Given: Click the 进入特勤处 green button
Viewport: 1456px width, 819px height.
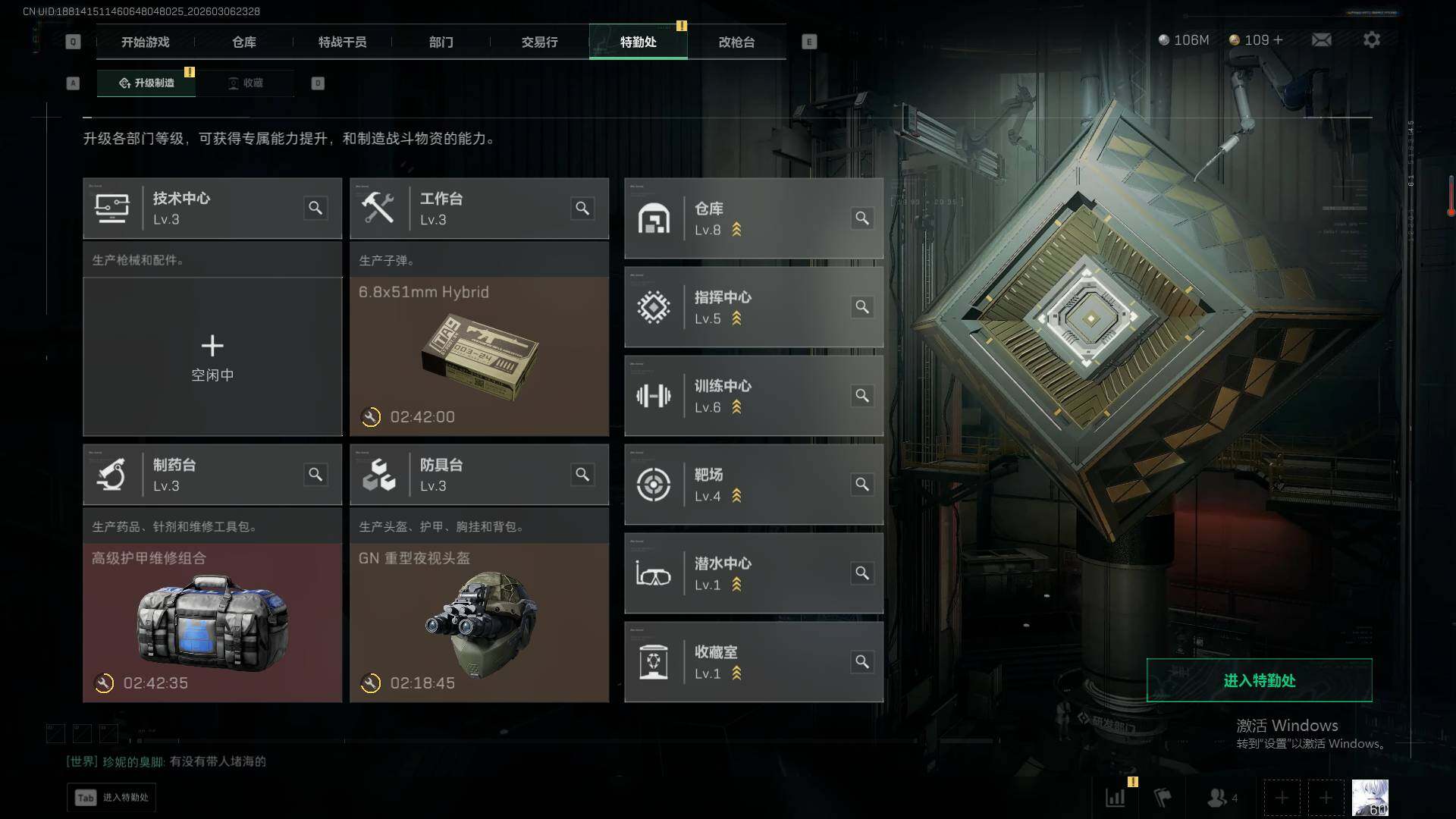Looking at the screenshot, I should (x=1259, y=680).
